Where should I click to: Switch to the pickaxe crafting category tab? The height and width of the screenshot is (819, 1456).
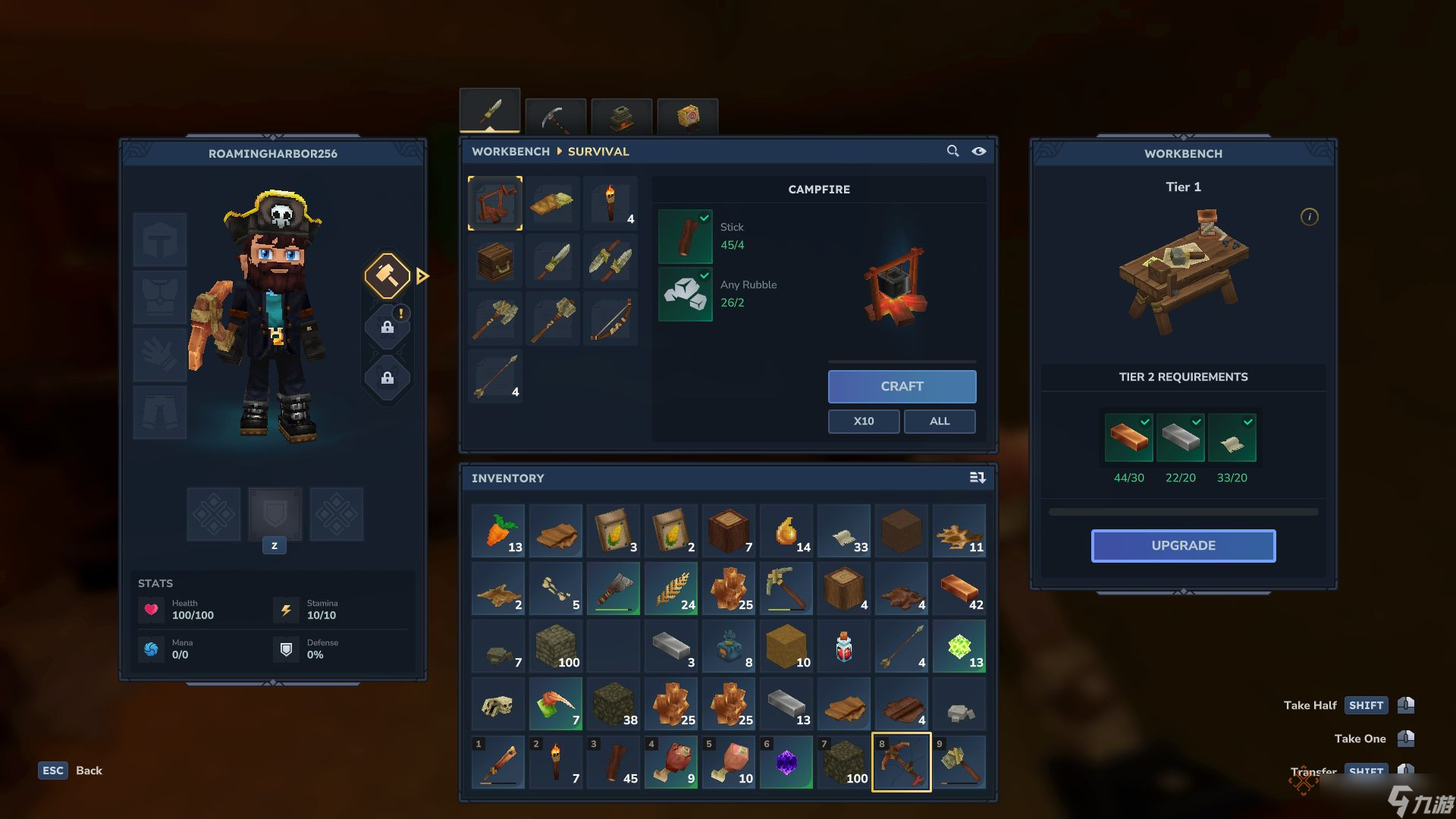[556, 115]
